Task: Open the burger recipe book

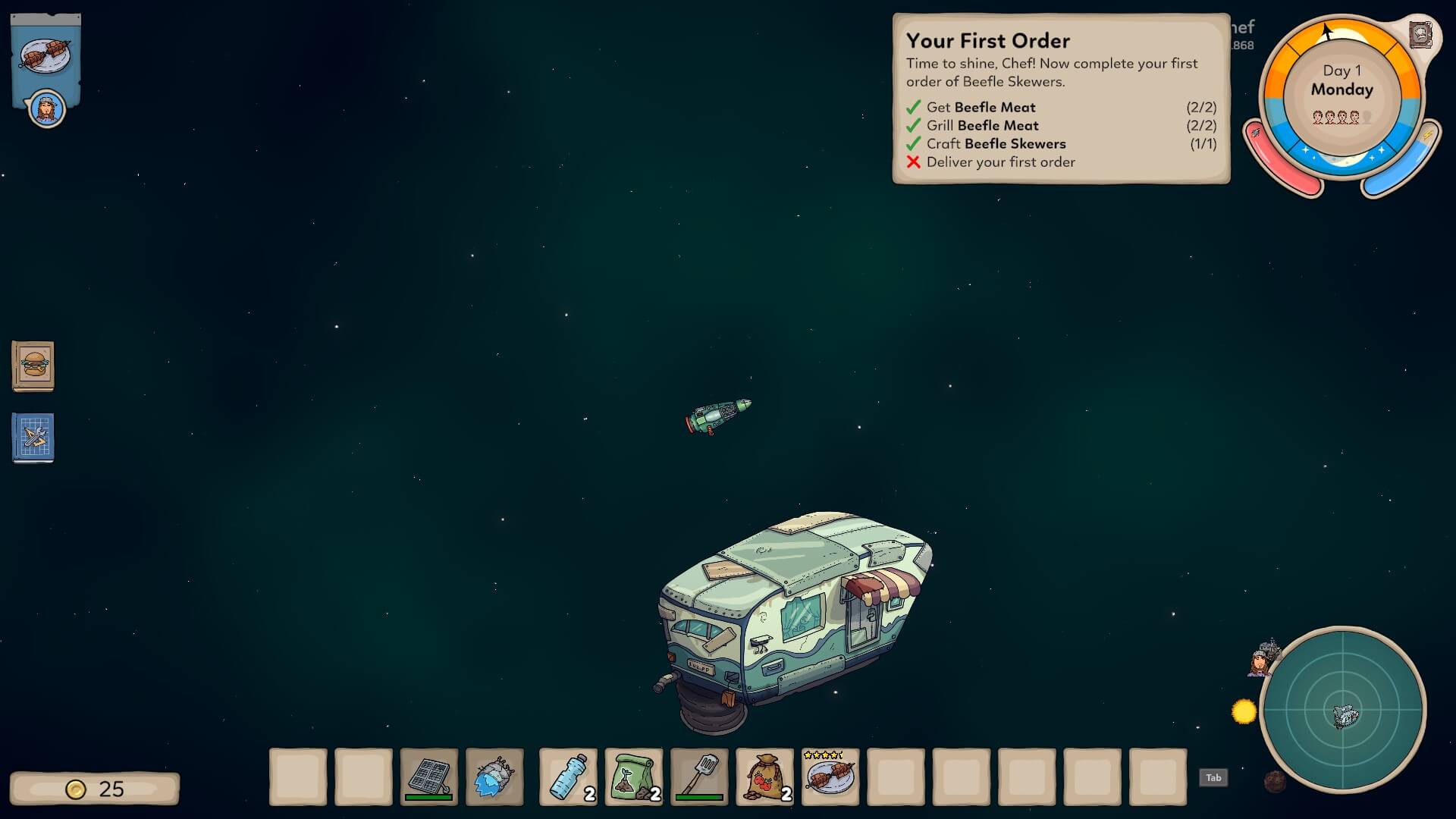Action: tap(33, 366)
